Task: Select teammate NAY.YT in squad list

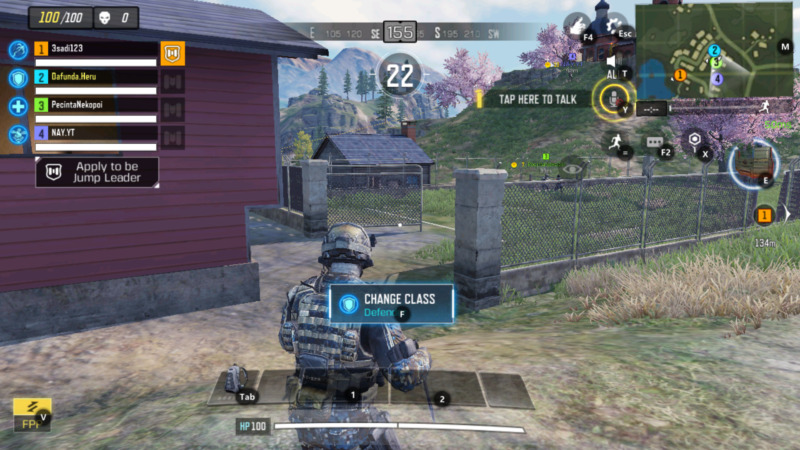Action: (95, 132)
